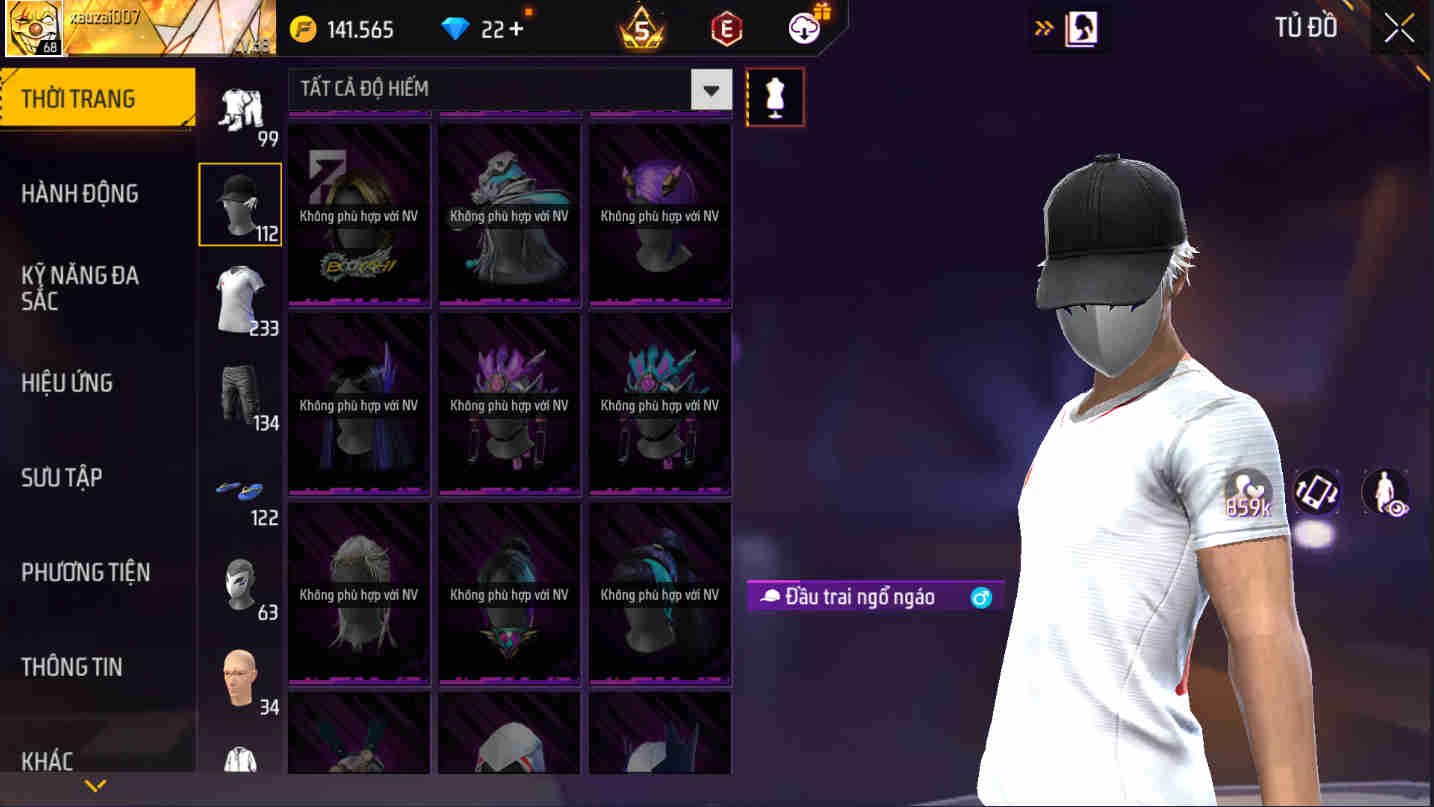Tap the rotate device icon near the character
This screenshot has height=807, width=1434.
[1316, 492]
